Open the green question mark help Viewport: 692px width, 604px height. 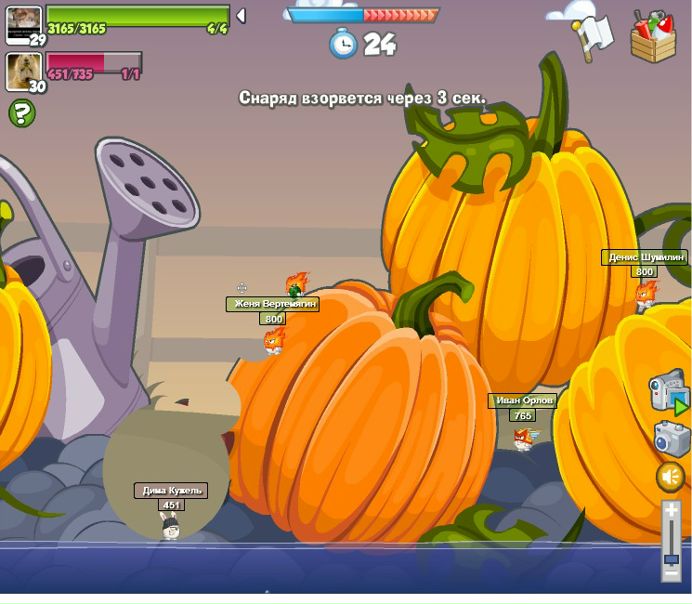tap(21, 113)
